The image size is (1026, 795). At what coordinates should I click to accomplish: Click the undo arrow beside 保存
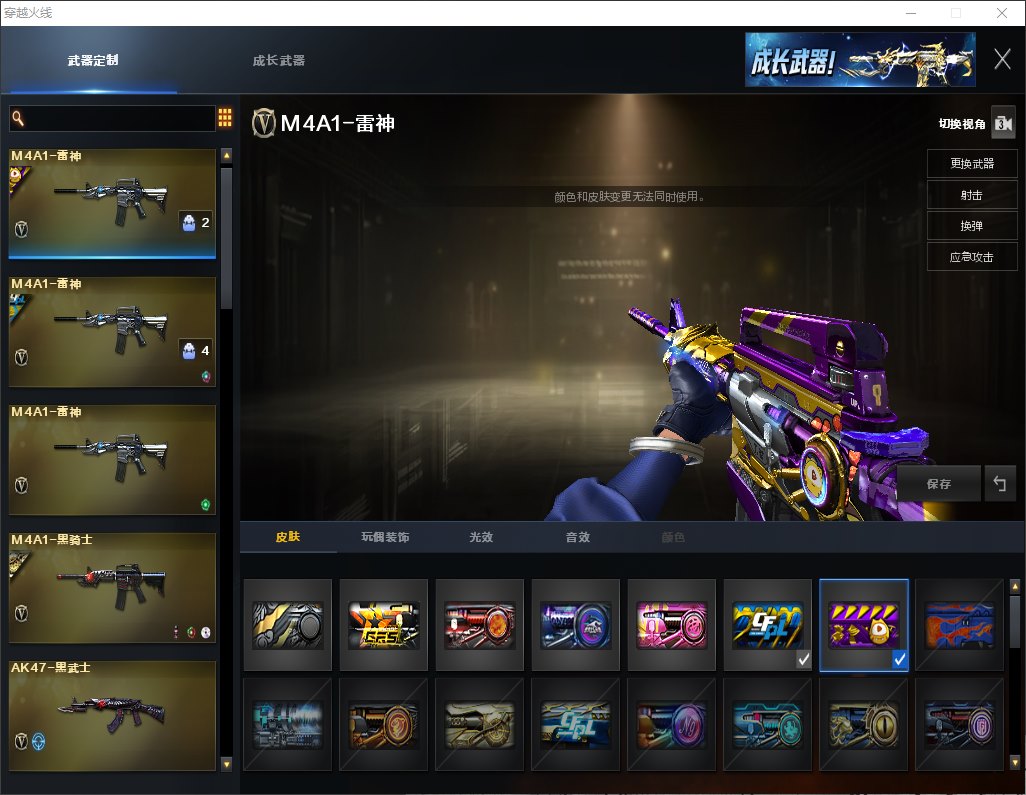(999, 484)
